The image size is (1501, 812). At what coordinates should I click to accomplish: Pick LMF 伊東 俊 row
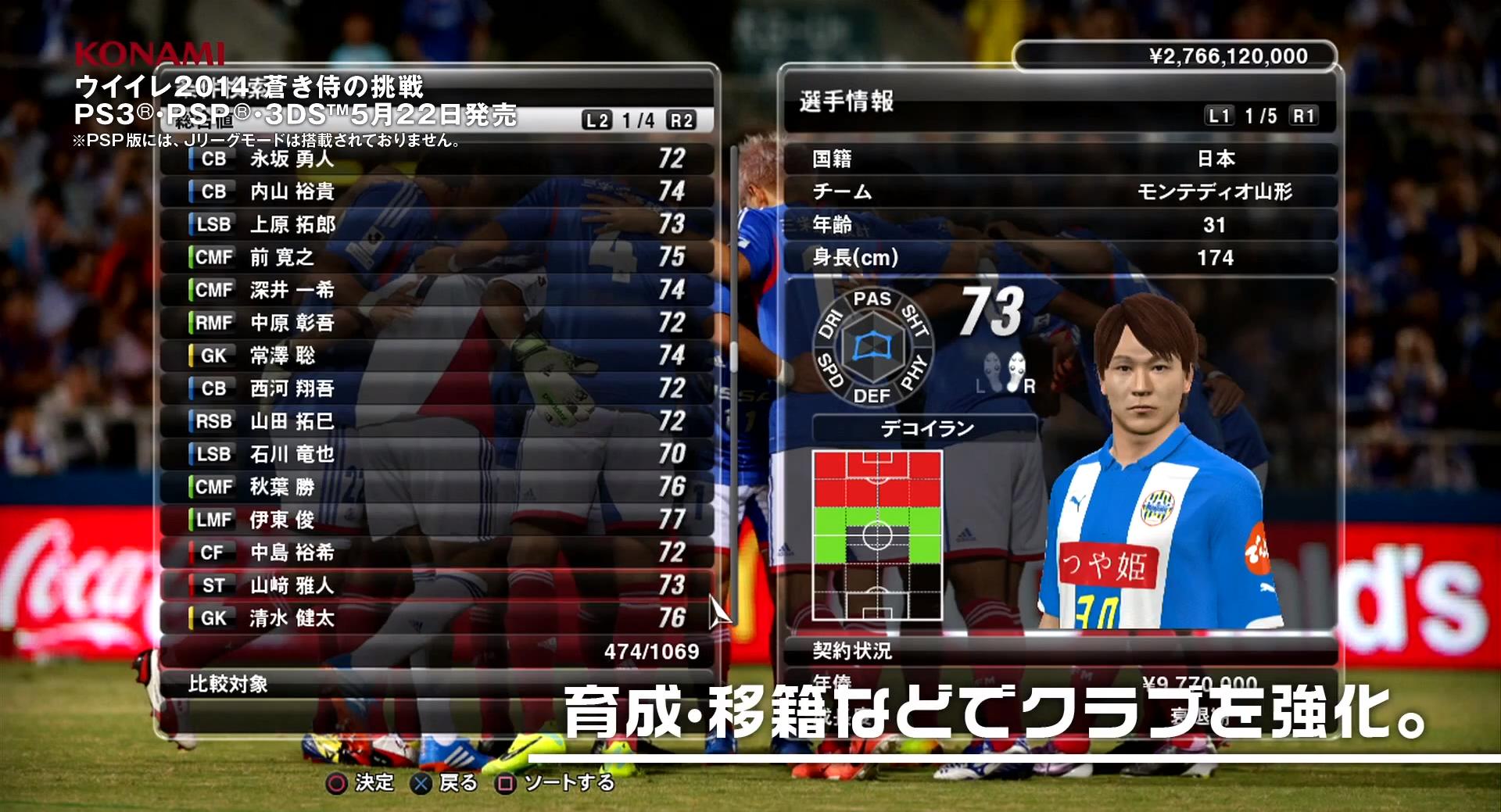coord(438,520)
